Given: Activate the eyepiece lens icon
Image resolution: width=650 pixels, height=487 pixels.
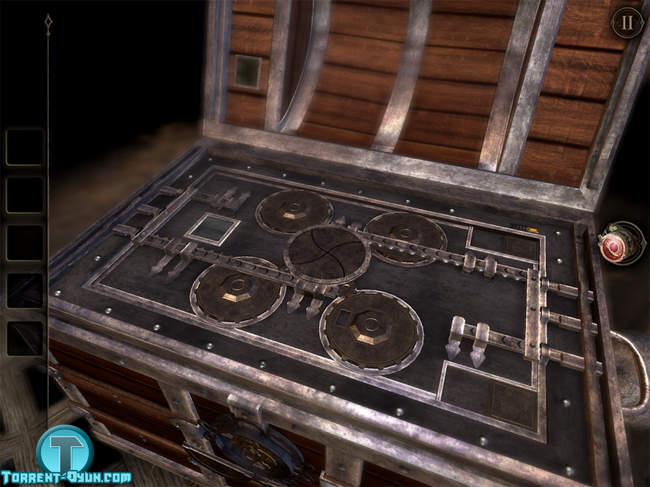Looking at the screenshot, I should tap(618, 243).
